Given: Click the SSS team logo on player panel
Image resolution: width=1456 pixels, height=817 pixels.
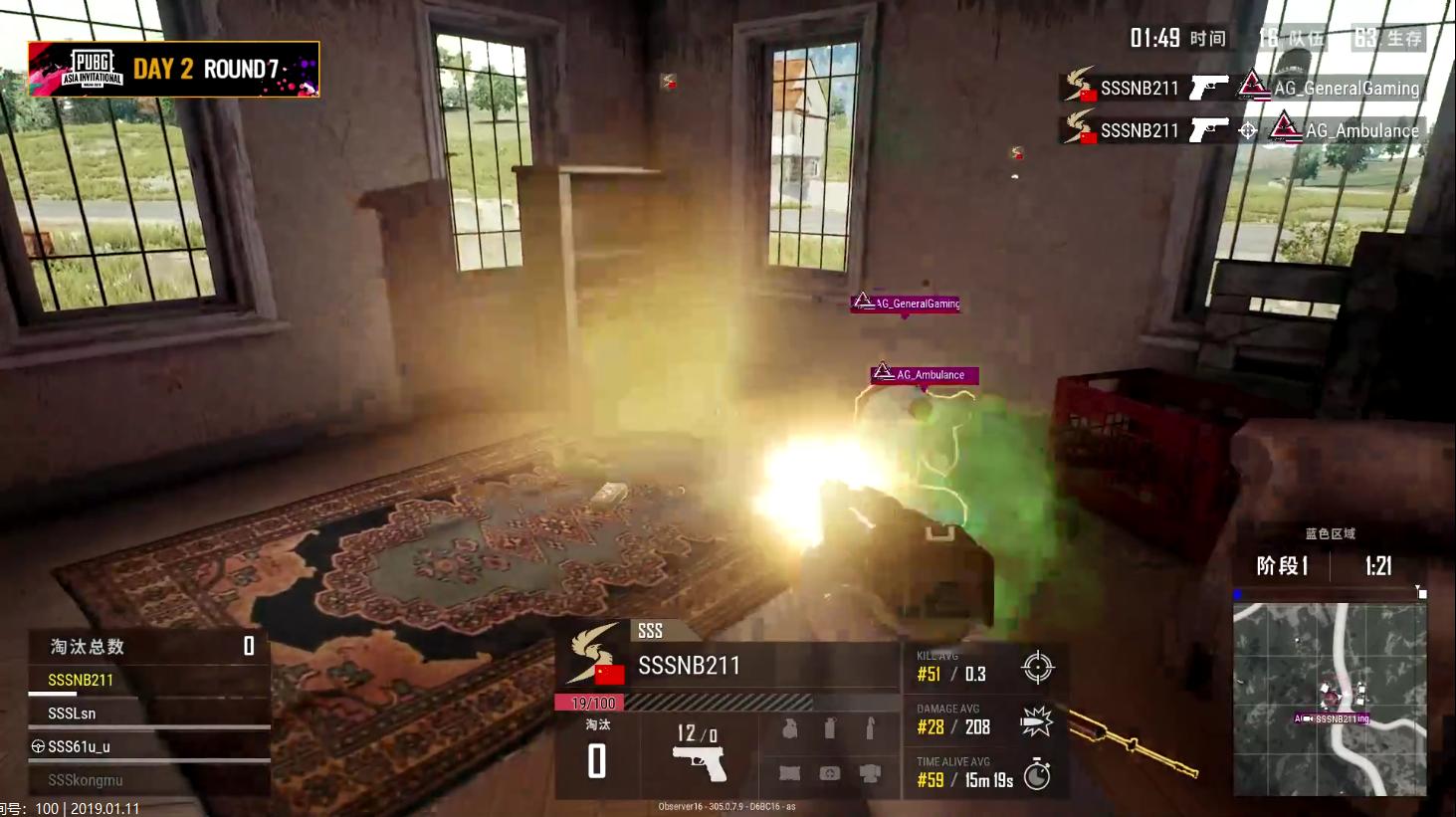Looking at the screenshot, I should click(x=595, y=655).
